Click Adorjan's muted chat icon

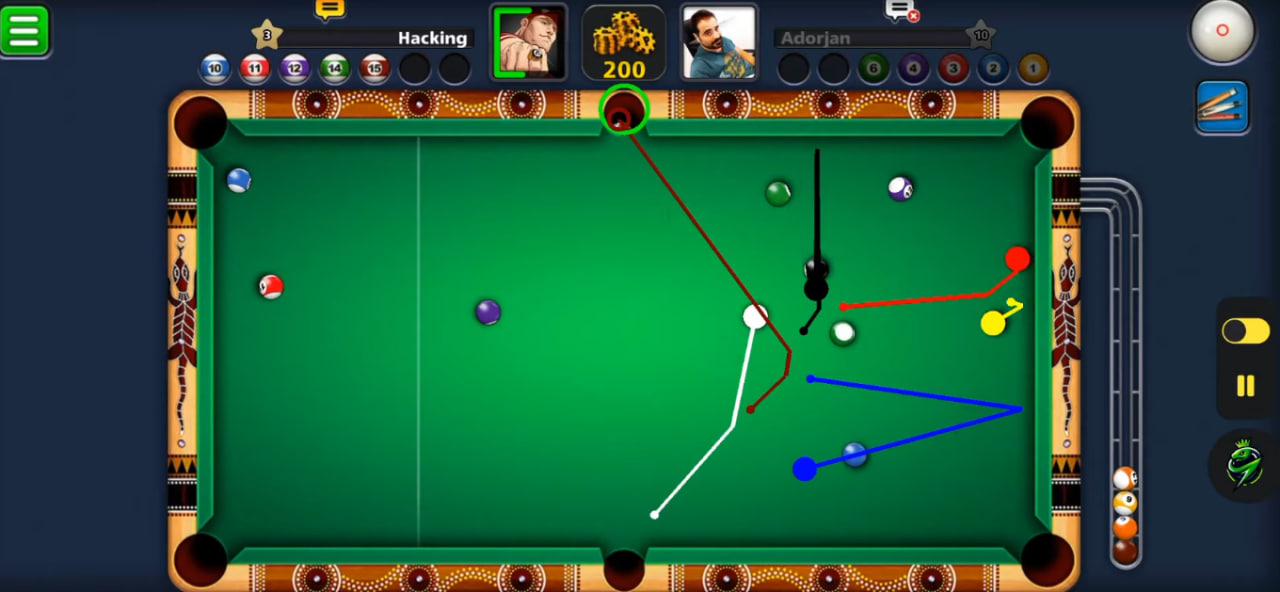tap(901, 10)
